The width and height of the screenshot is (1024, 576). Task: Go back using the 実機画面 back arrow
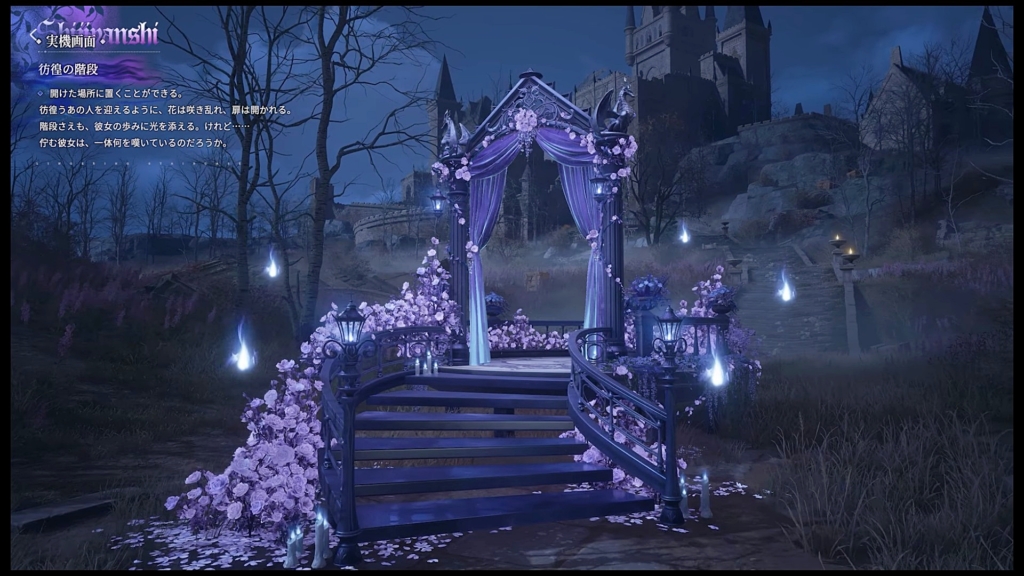[x=36, y=38]
